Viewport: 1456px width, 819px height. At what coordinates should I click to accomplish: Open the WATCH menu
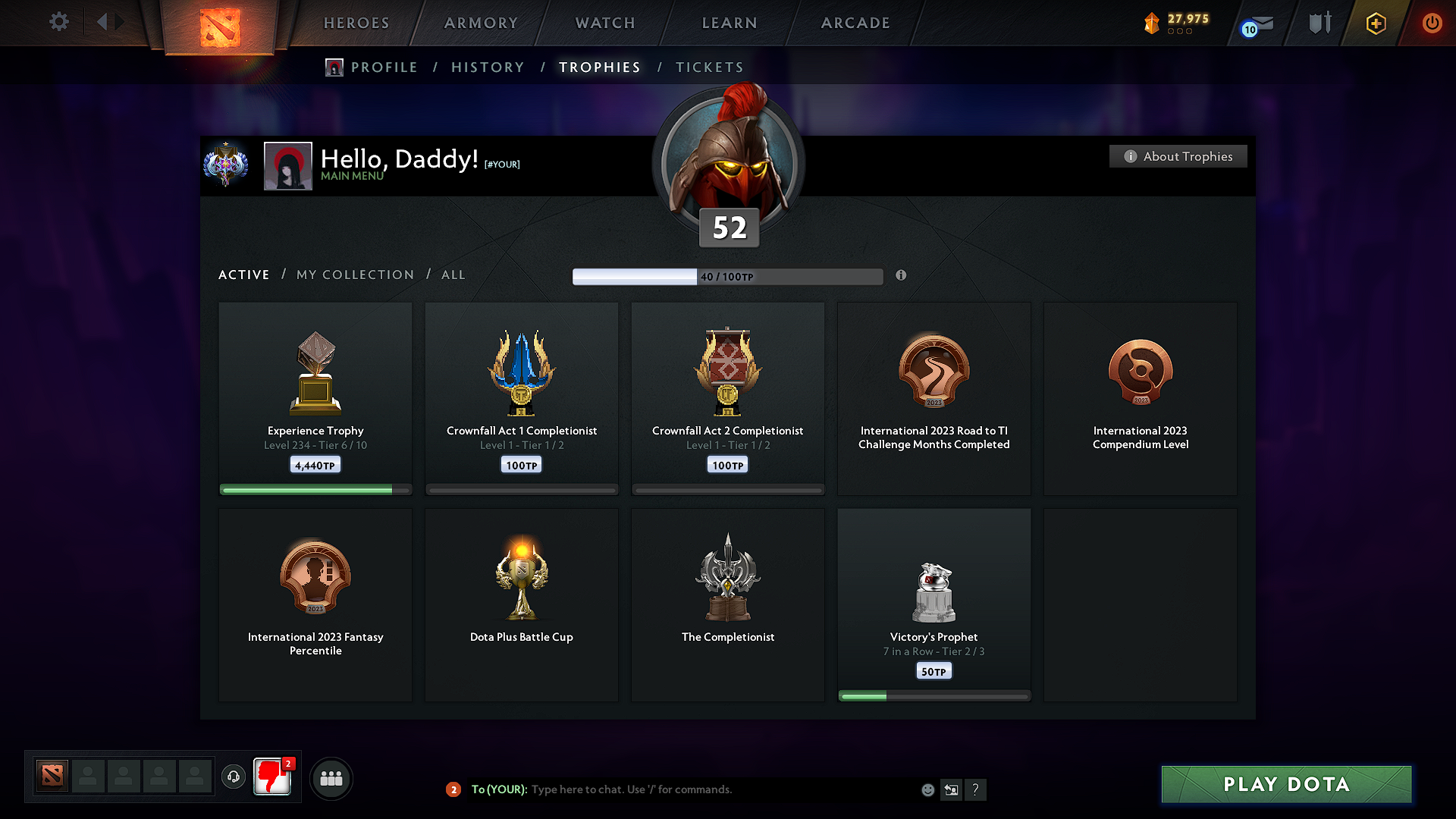[x=604, y=23]
